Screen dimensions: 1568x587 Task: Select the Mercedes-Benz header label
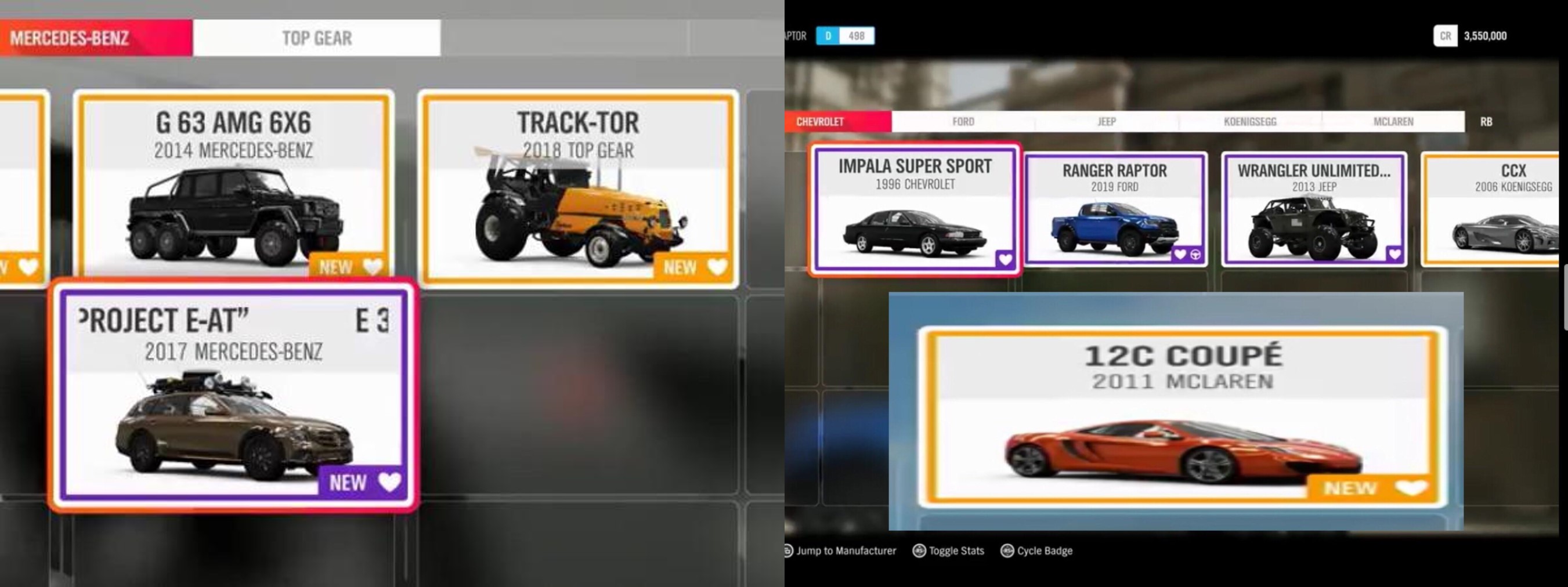(x=70, y=36)
